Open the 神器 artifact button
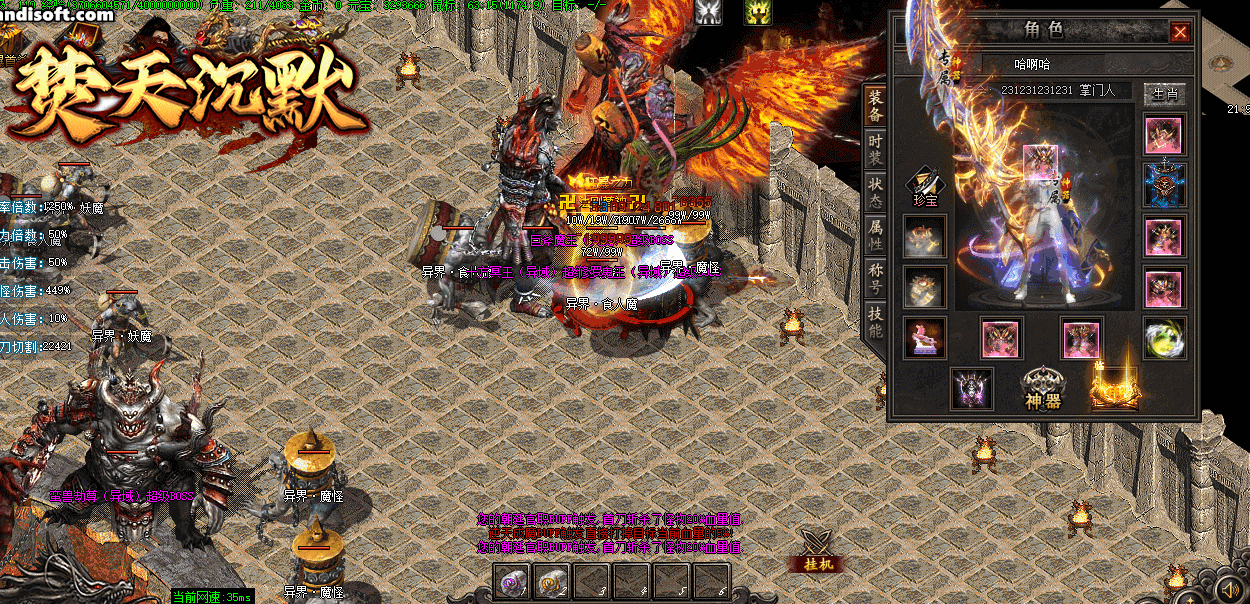The image size is (1250, 604). pos(1042,388)
